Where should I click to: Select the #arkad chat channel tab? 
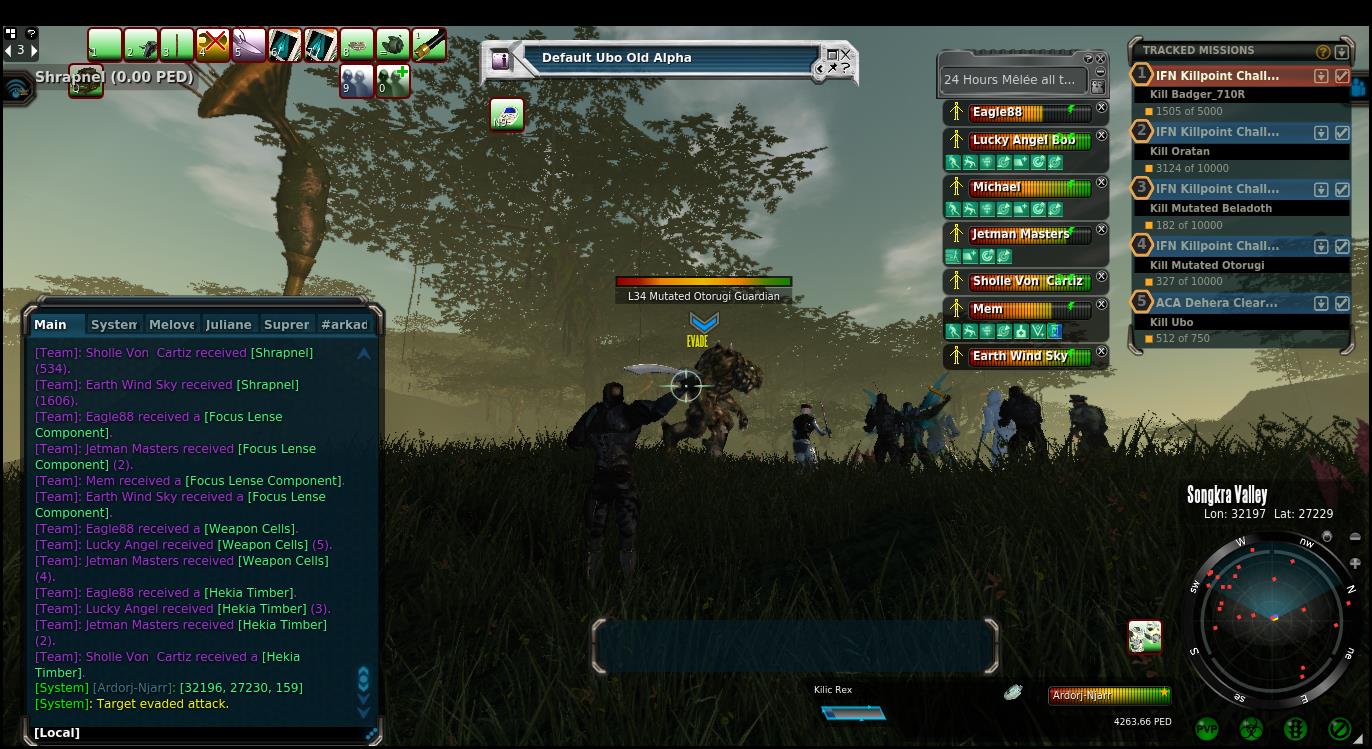click(344, 324)
